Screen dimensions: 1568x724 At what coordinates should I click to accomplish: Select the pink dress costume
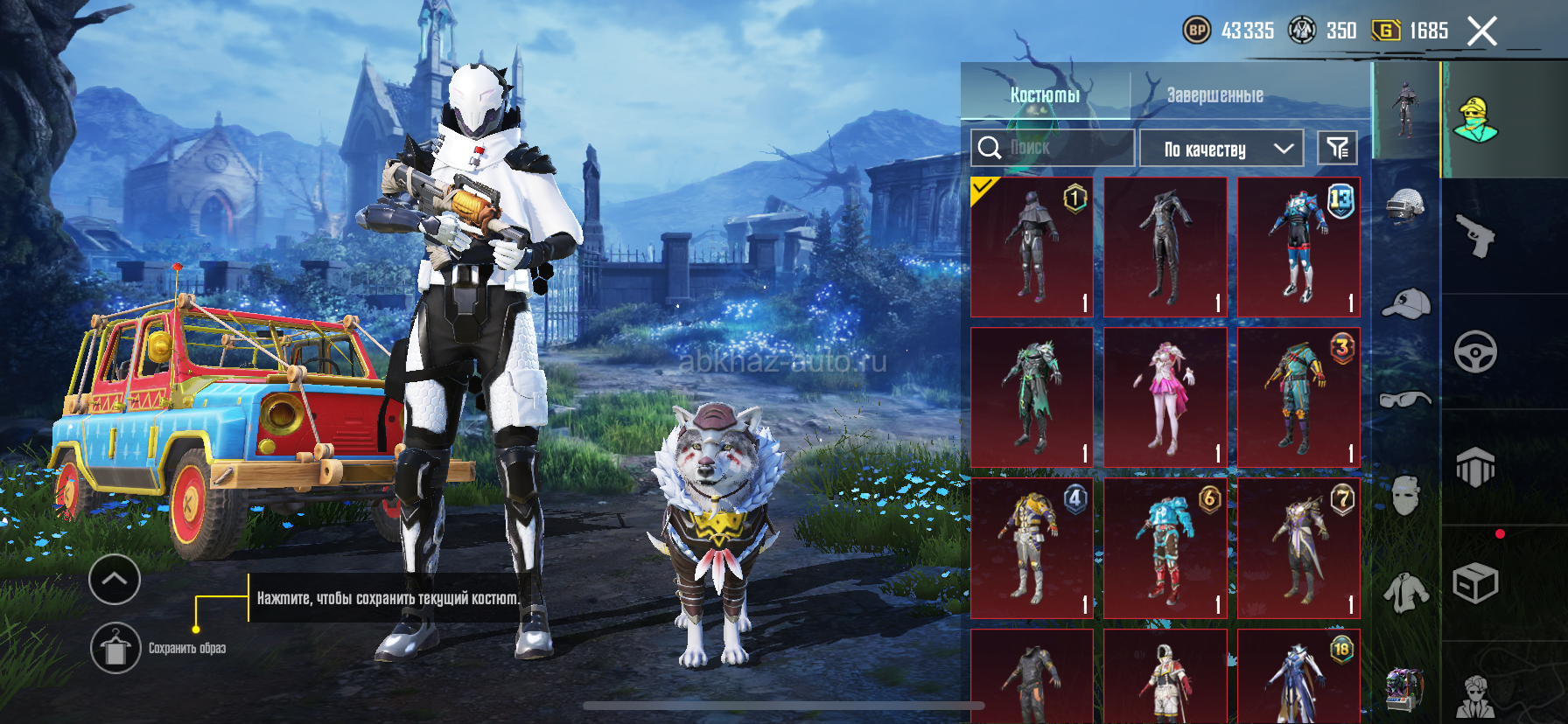point(1165,397)
